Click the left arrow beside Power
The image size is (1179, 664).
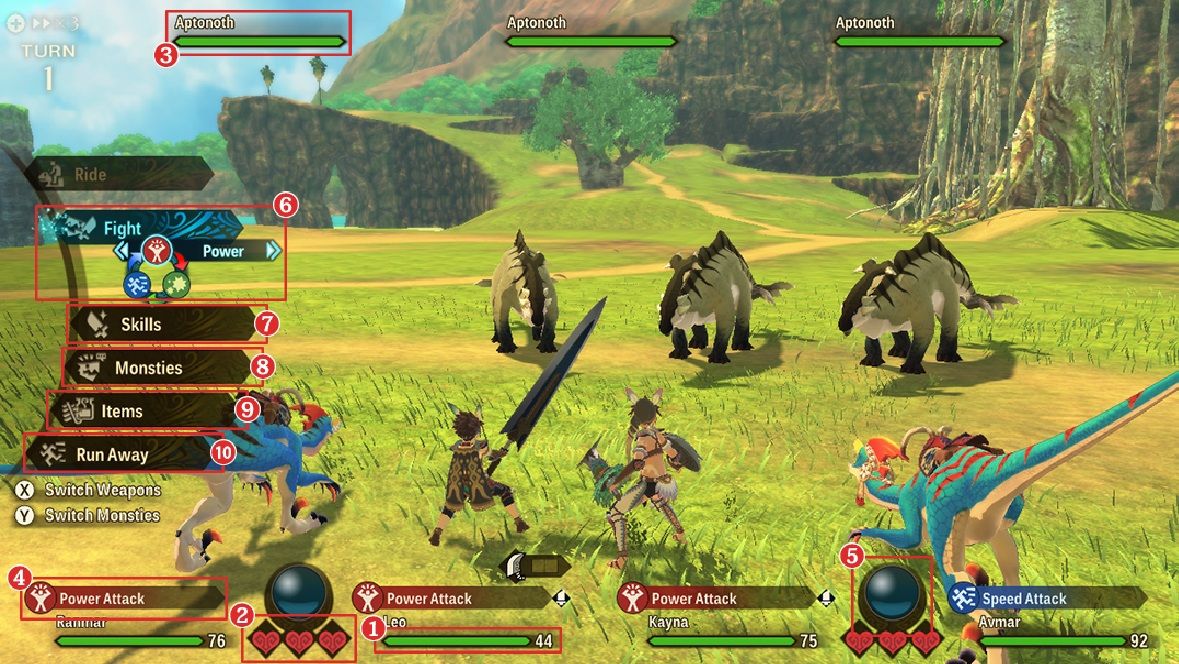click(x=122, y=251)
